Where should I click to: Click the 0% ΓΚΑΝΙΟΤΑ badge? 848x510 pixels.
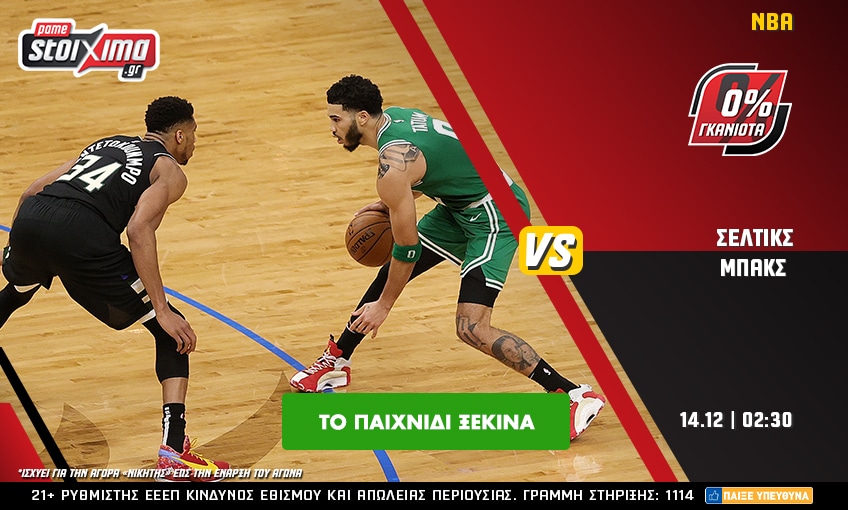739,108
